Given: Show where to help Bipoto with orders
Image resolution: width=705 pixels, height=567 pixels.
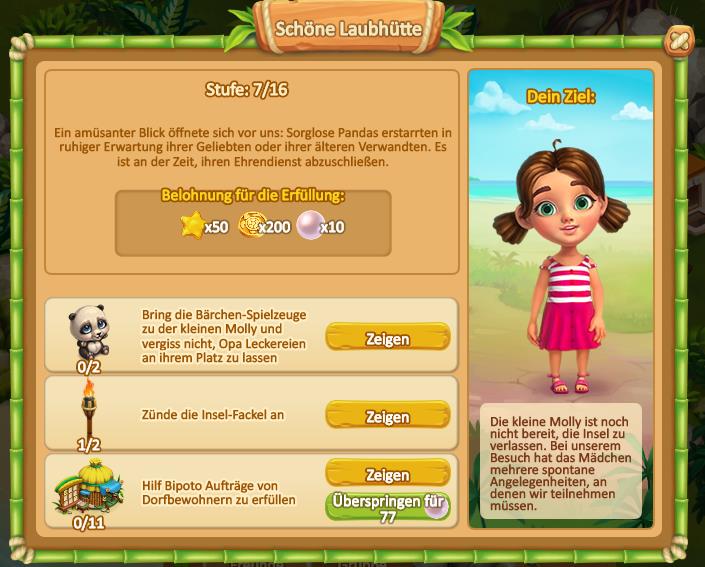Looking at the screenshot, I should 387,474.
